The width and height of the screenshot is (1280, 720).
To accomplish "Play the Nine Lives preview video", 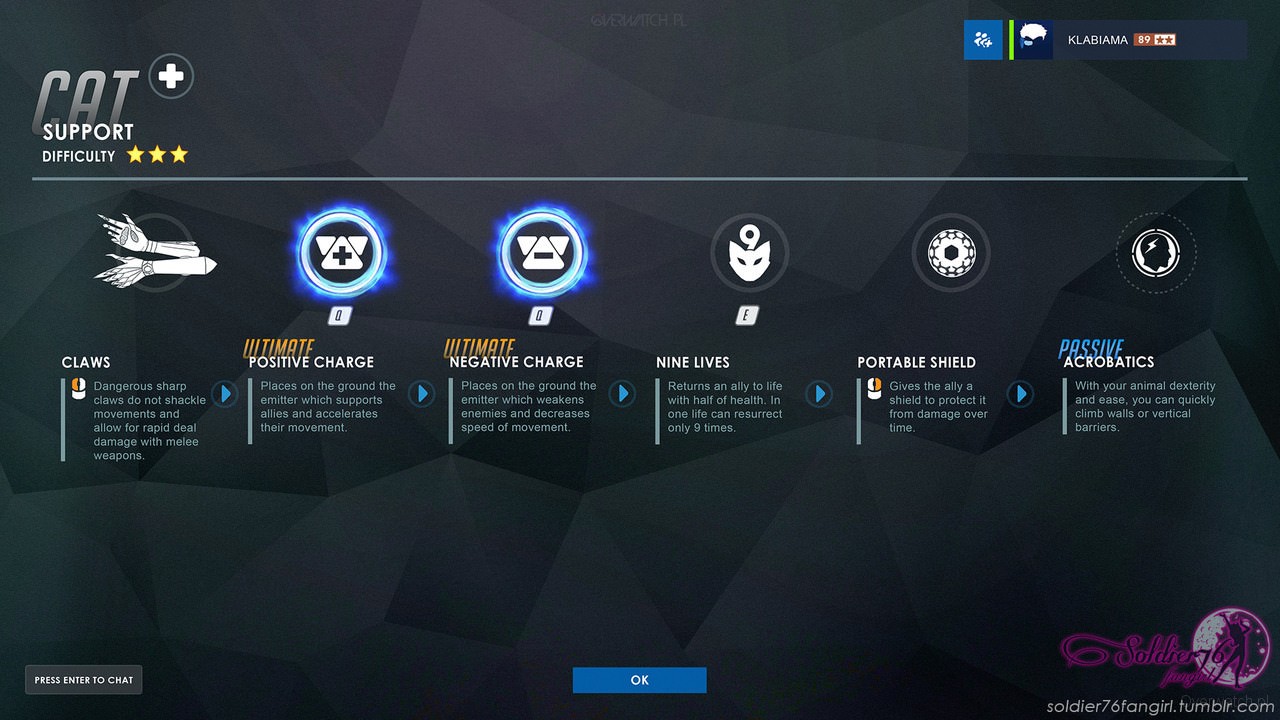I will tap(819, 394).
